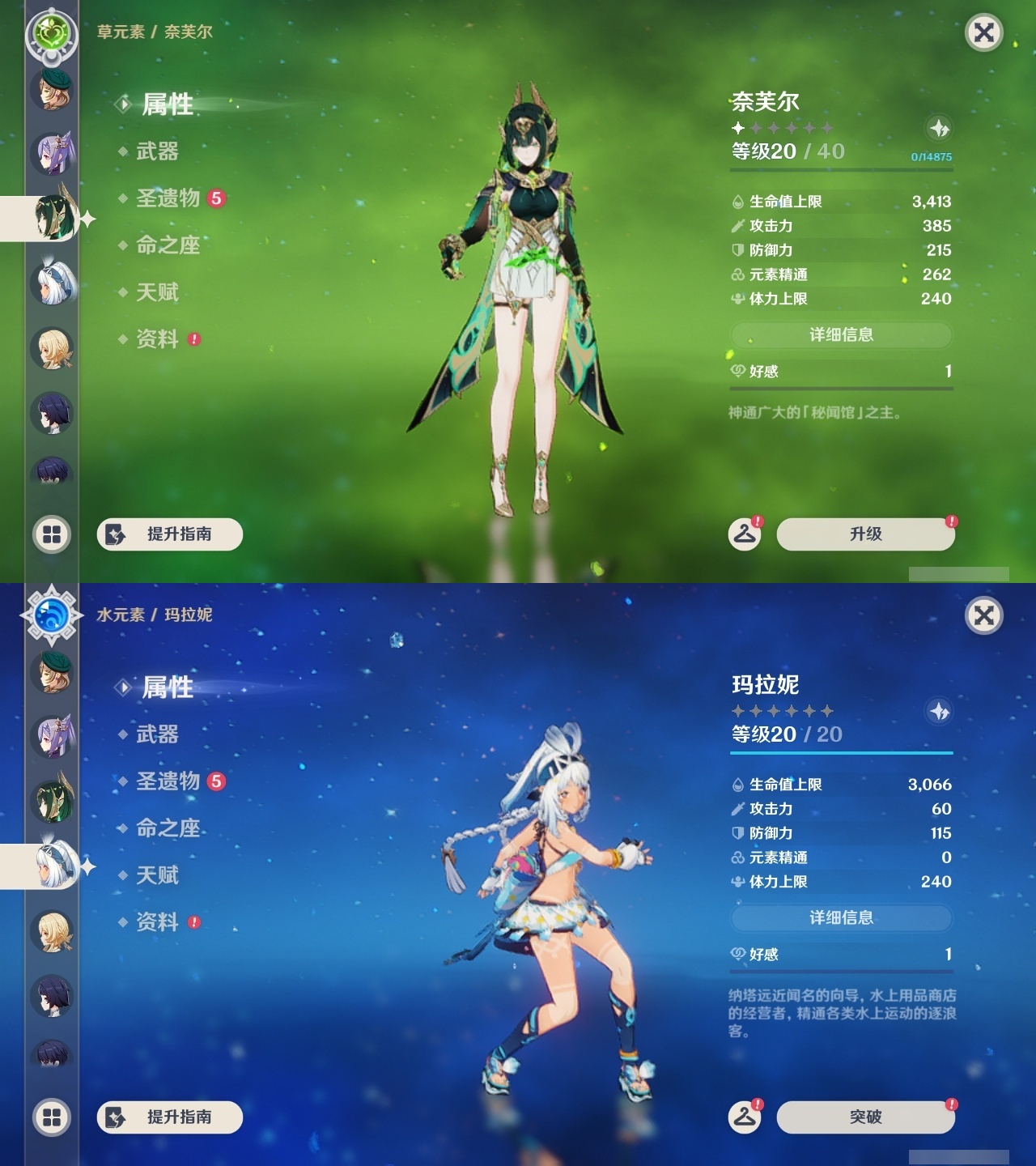The width and height of the screenshot is (1036, 1166).
Task: Click the elemental mastery icon next to 元素精通
Action: [x=737, y=275]
